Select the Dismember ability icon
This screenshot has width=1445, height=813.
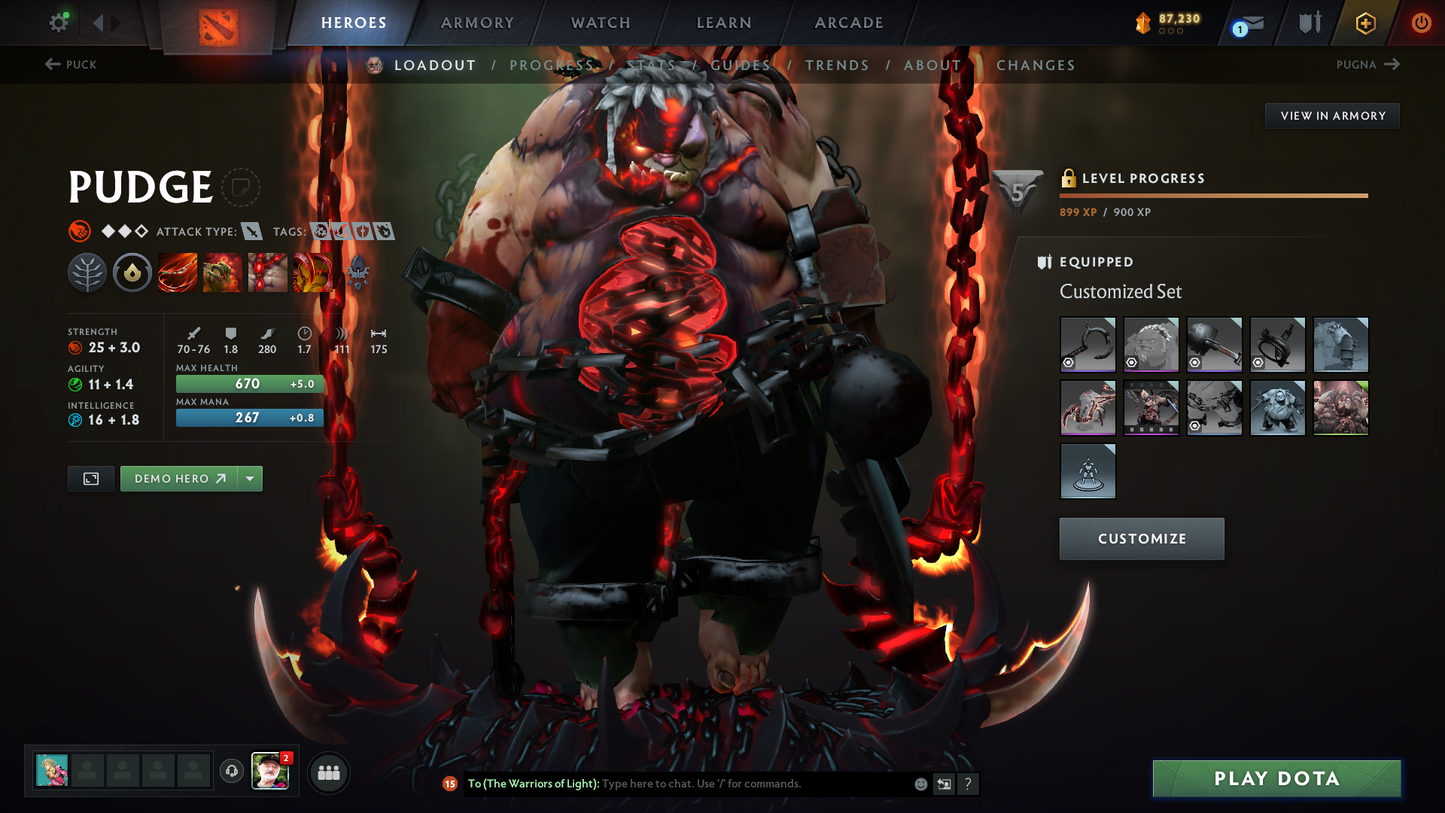tap(313, 271)
